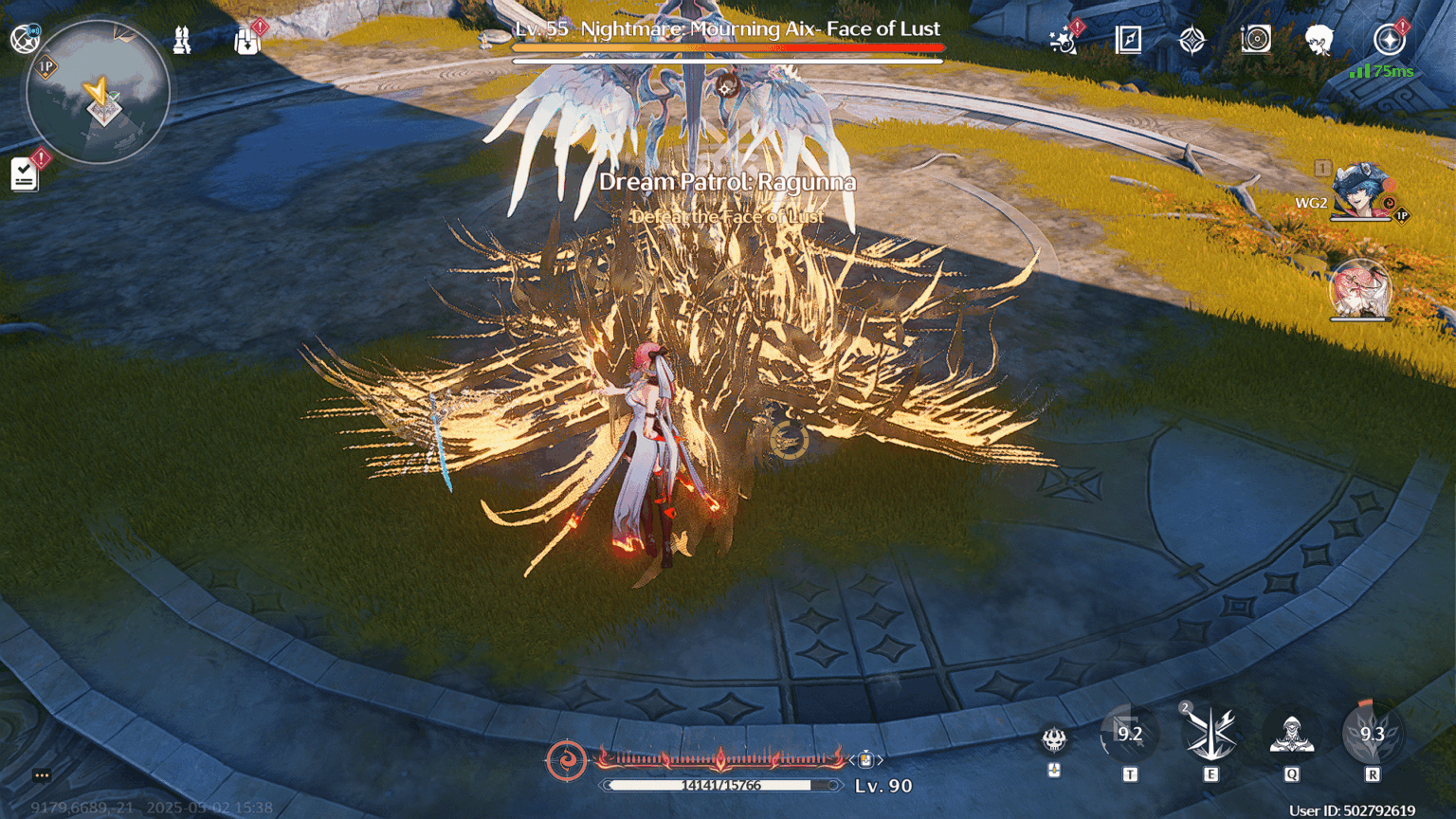Activate the resonance liberation showing 9.3
The width and height of the screenshot is (1456, 819).
coord(1372,735)
